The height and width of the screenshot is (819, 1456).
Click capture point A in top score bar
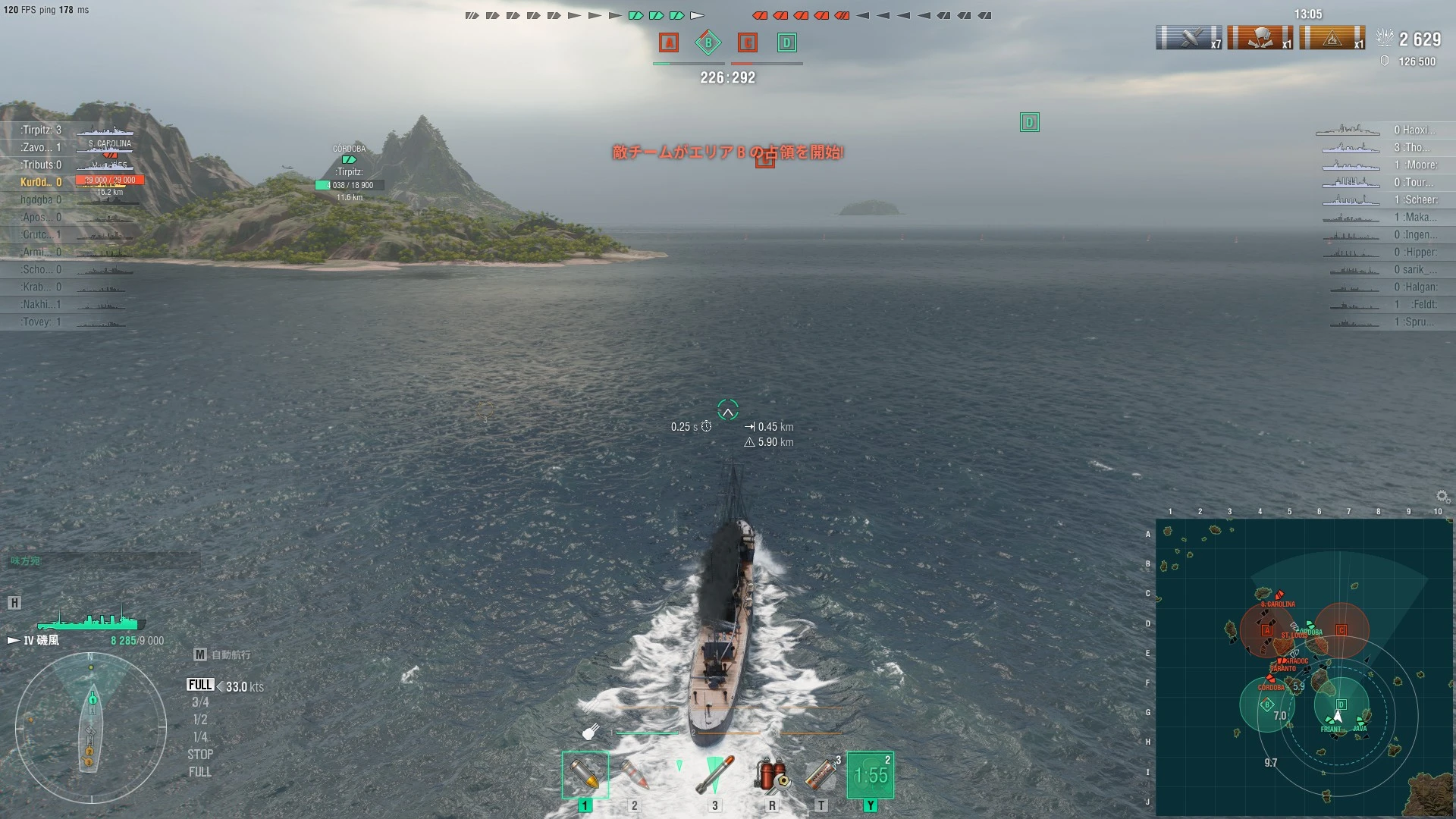click(668, 42)
